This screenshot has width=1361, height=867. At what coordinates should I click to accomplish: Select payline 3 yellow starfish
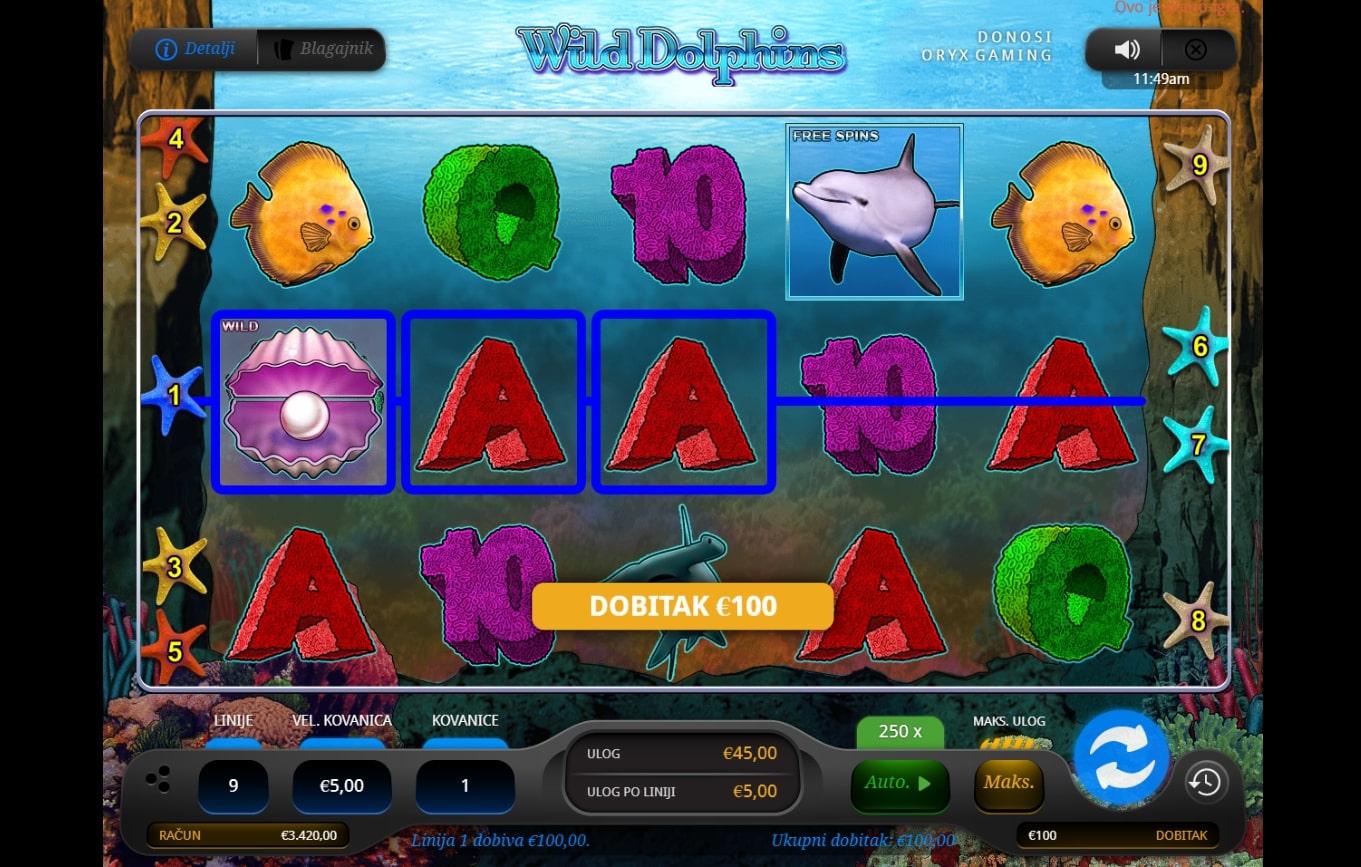click(x=174, y=567)
